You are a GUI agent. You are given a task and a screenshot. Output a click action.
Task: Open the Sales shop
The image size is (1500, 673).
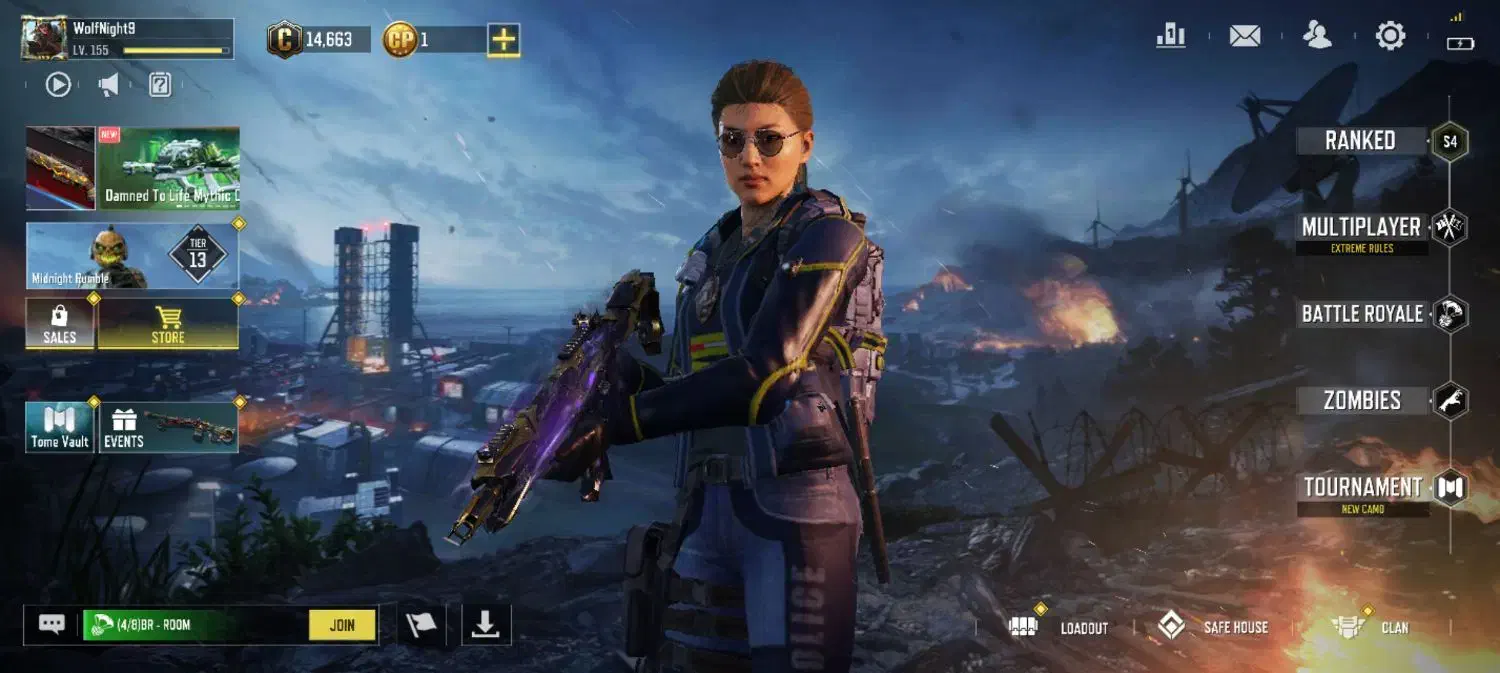60,324
